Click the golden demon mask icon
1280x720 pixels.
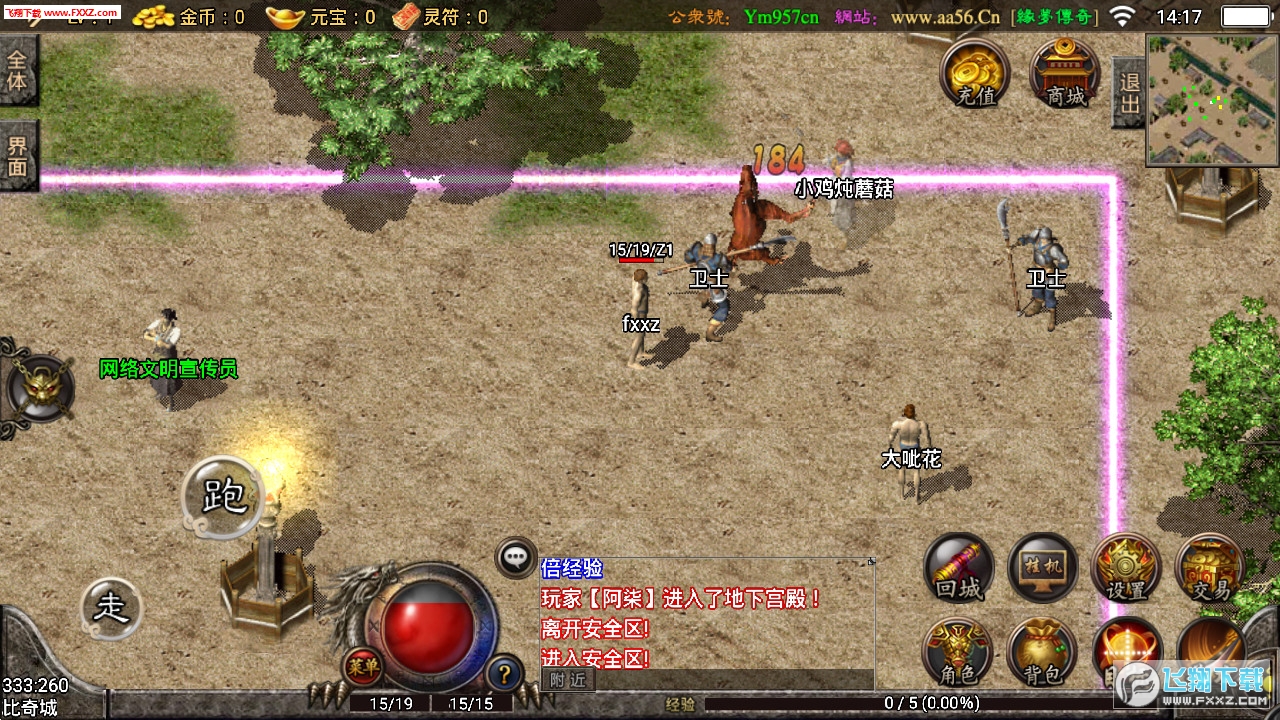coord(40,388)
